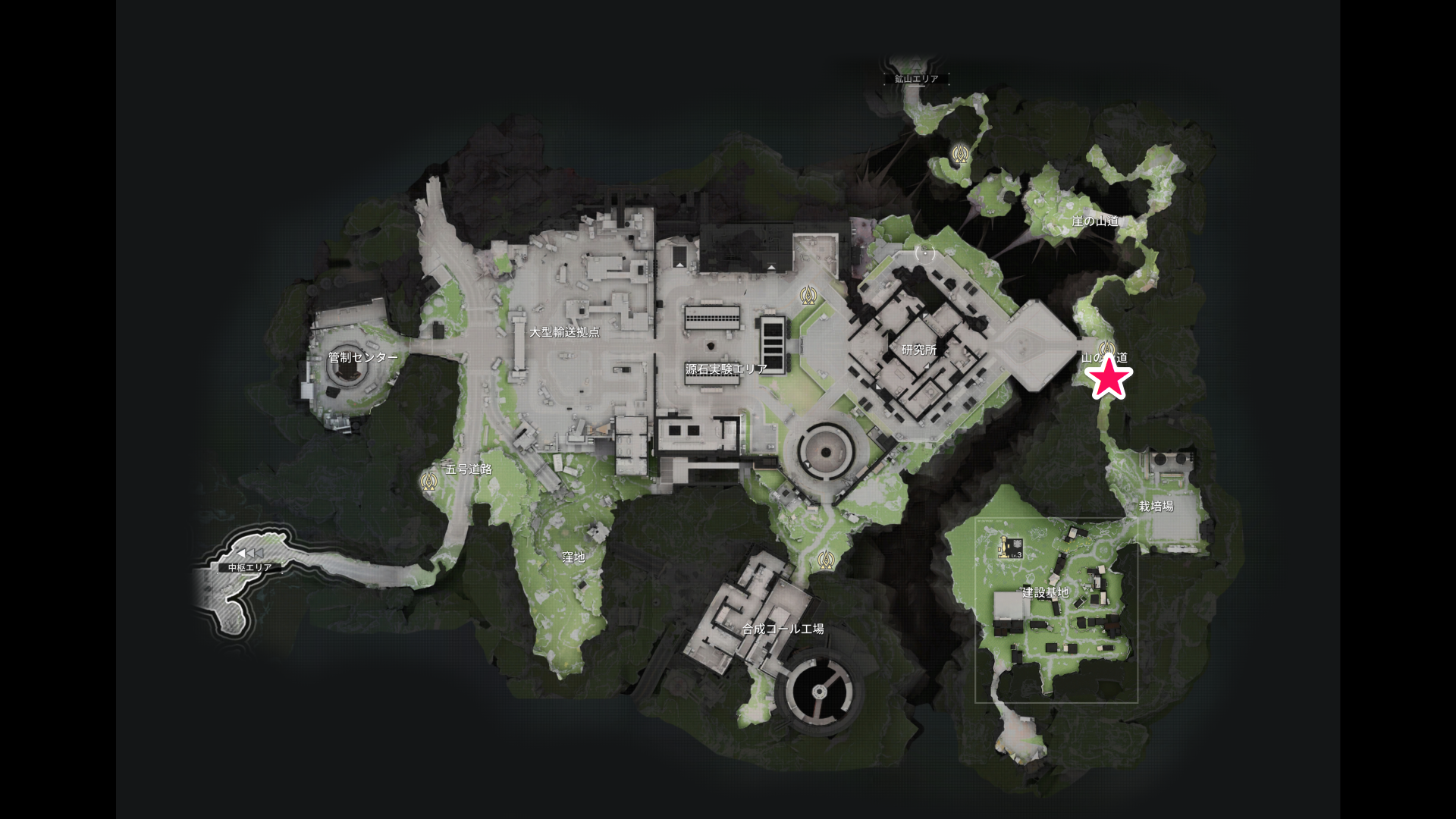The image size is (1456, 819).
Task: Click the waypoint icon at 山の道
Action: (x=1106, y=348)
